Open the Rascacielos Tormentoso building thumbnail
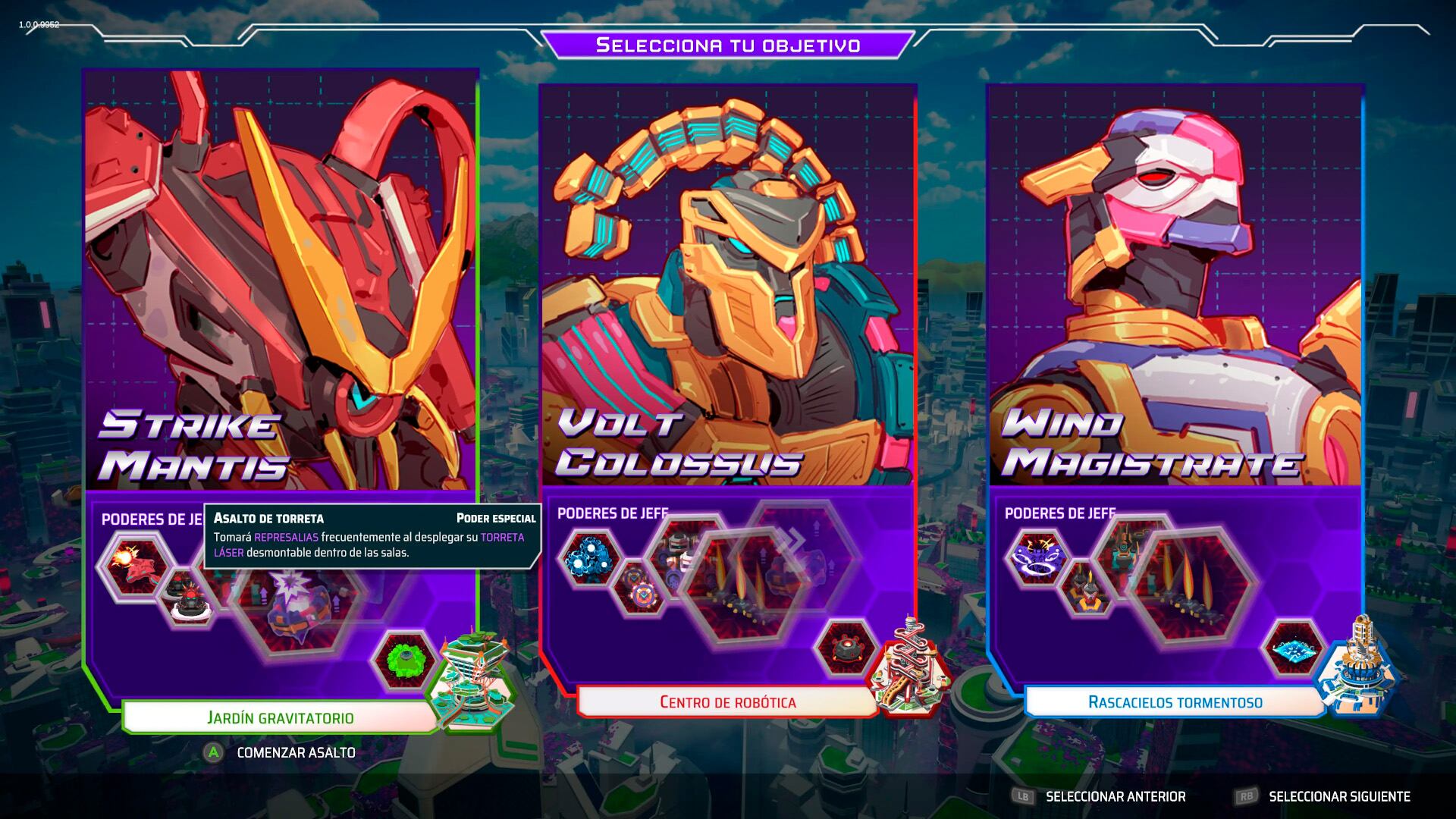The height and width of the screenshot is (819, 1456). coord(1357,667)
